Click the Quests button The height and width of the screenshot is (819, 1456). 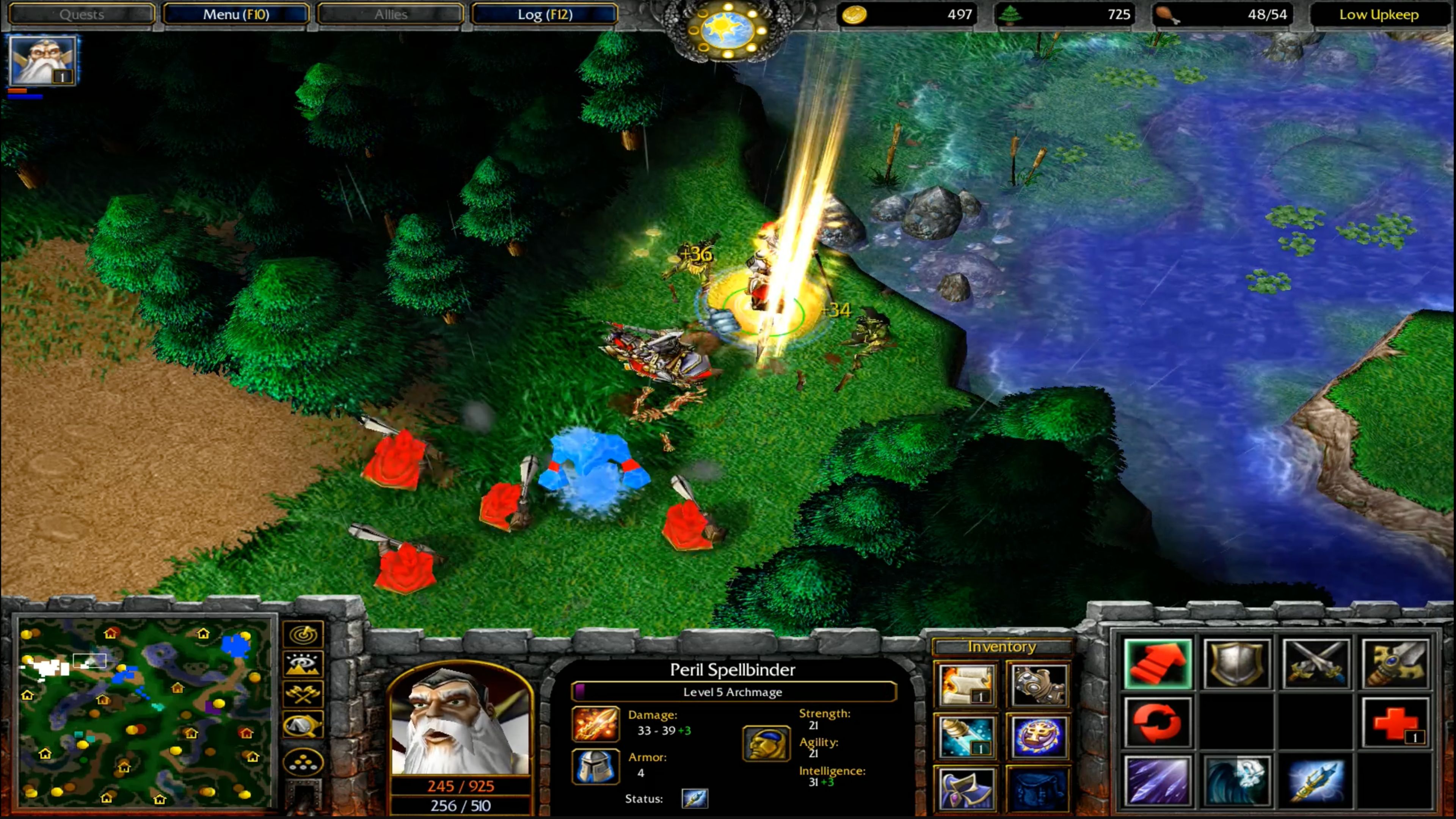tap(82, 14)
